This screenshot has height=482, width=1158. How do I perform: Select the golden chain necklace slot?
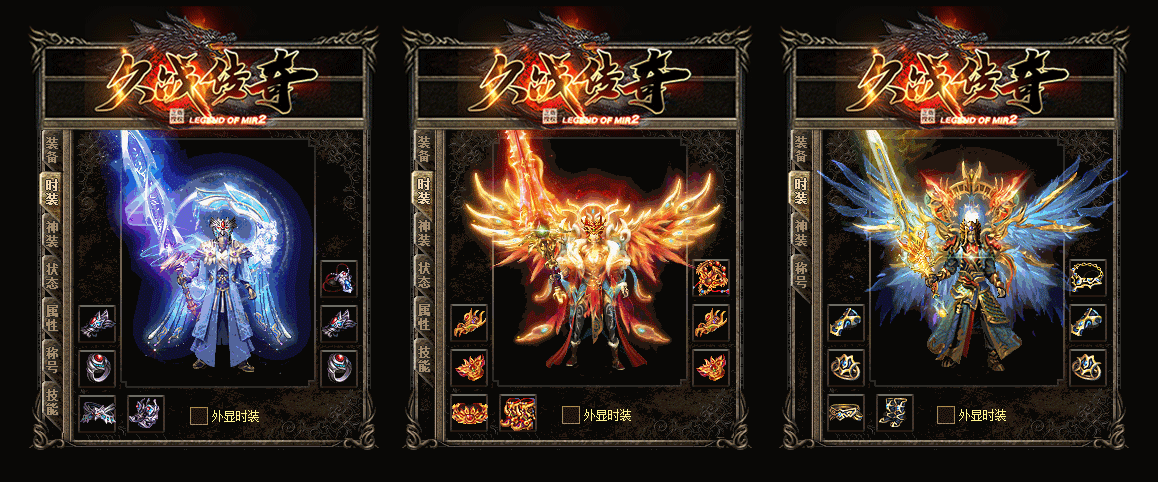tap(1087, 278)
